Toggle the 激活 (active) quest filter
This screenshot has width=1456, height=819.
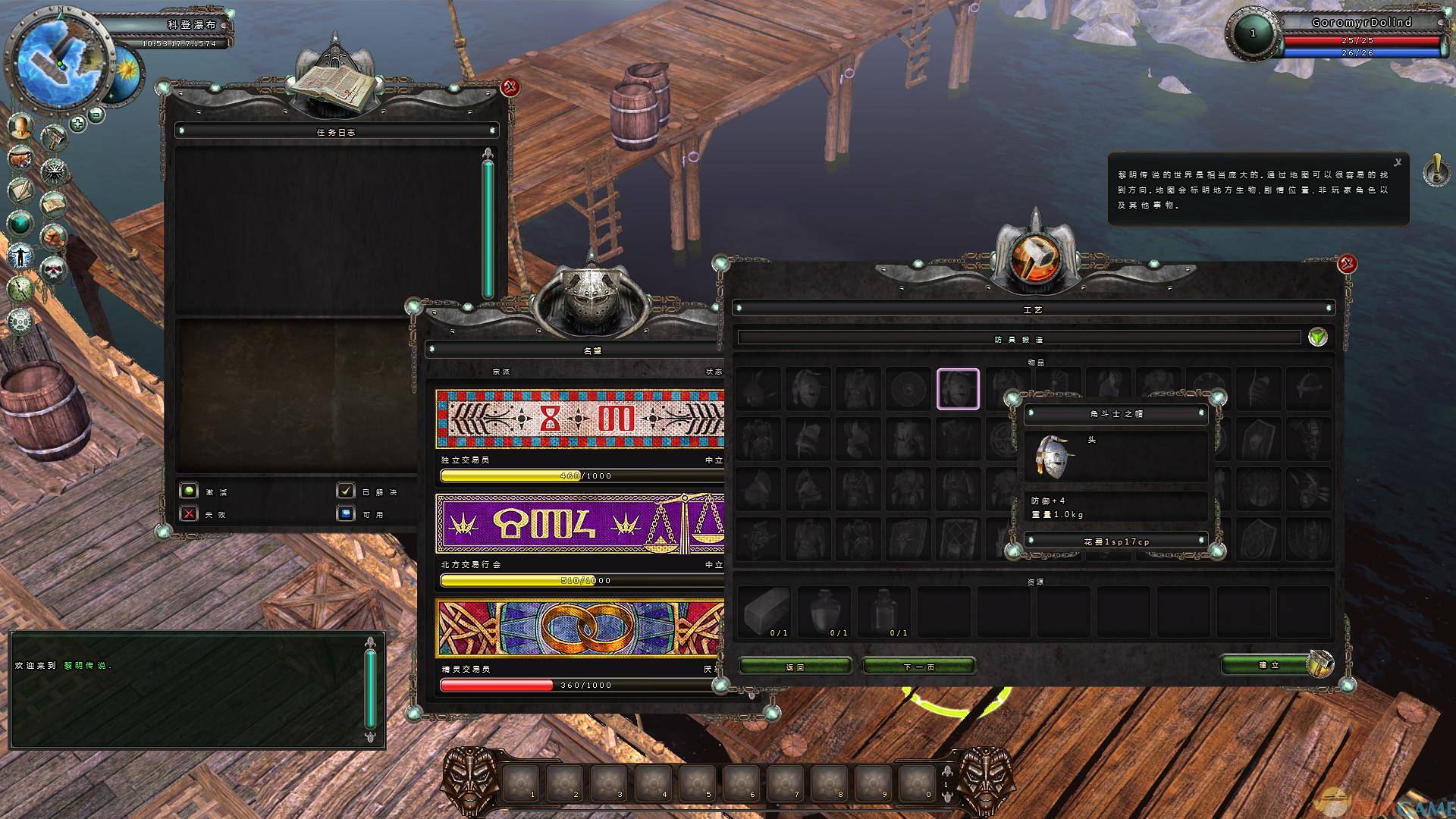[x=188, y=491]
